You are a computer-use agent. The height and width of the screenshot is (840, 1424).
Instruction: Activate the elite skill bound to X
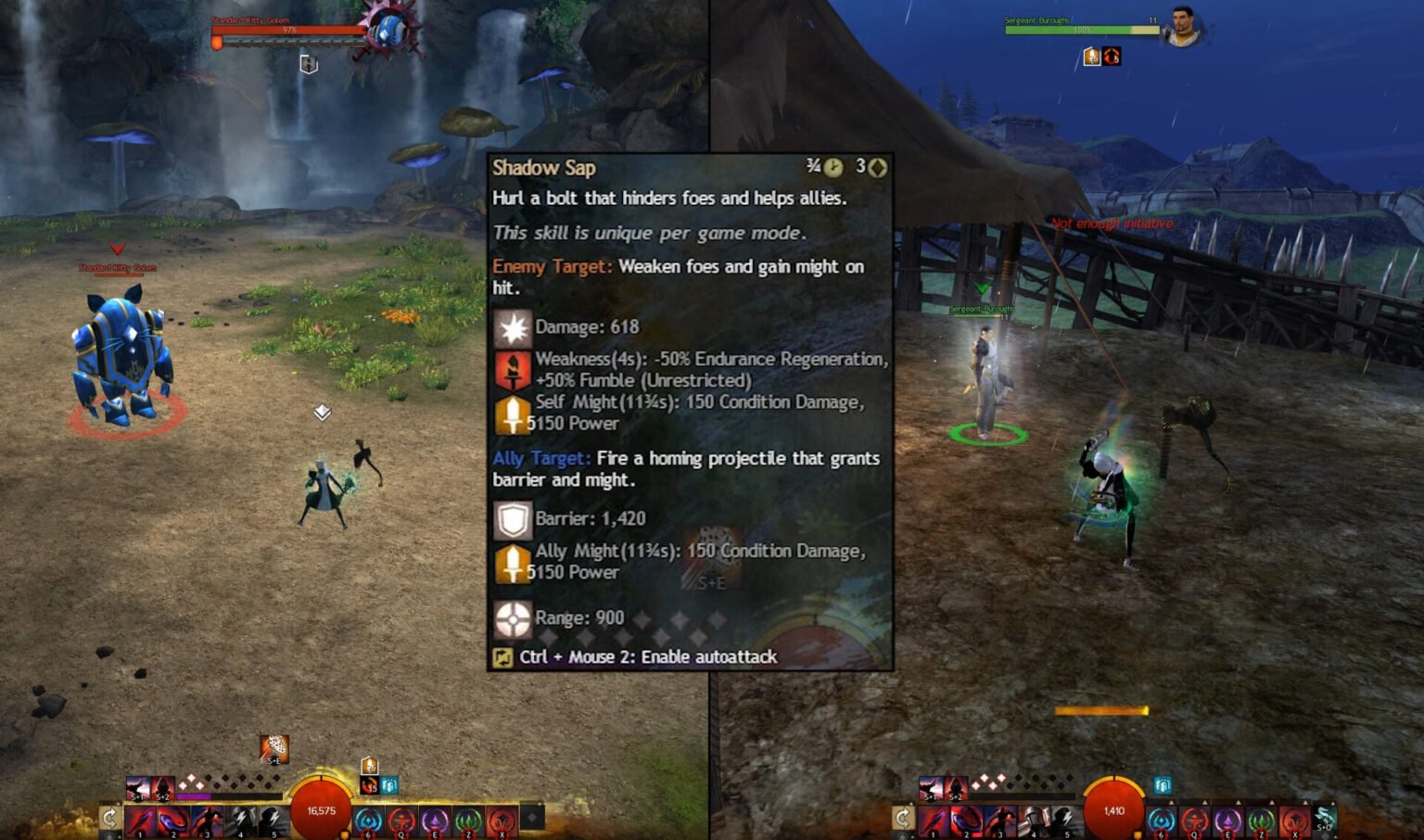(x=501, y=820)
